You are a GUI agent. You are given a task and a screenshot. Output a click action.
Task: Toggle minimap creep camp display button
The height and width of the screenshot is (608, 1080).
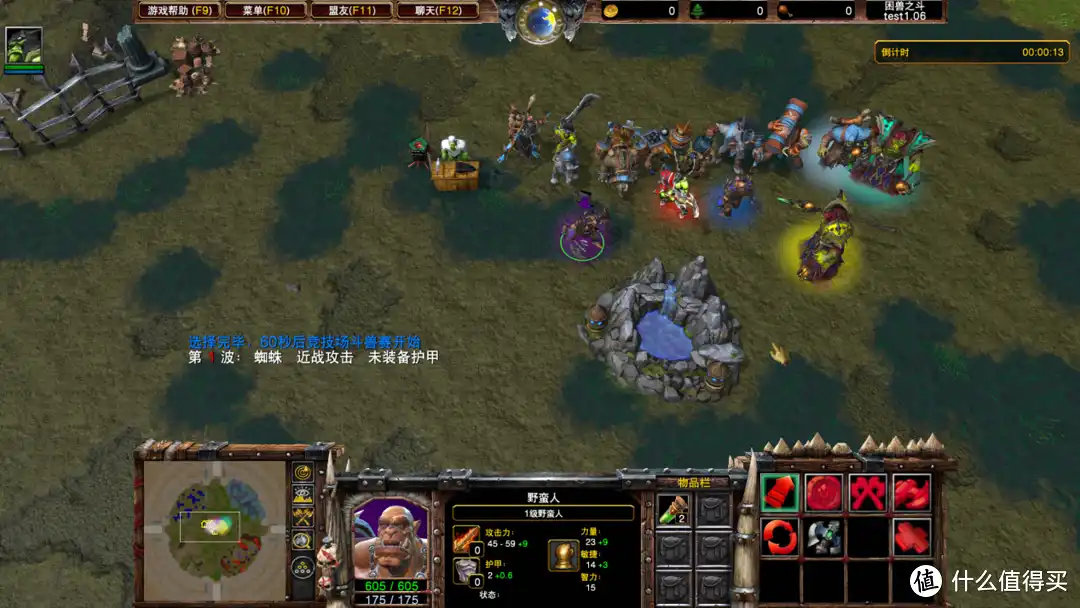click(302, 541)
